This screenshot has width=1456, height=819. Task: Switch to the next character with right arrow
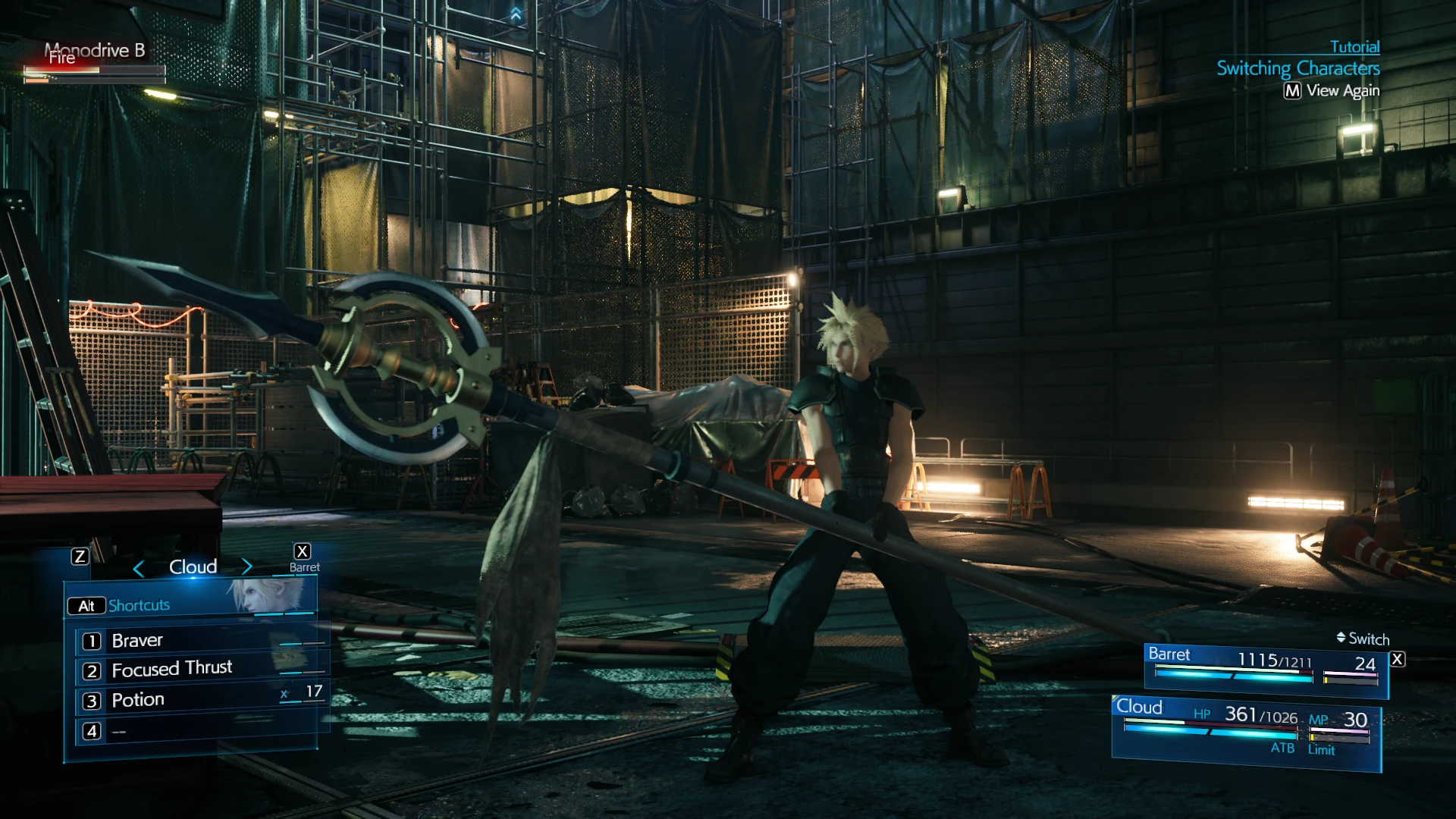246,566
